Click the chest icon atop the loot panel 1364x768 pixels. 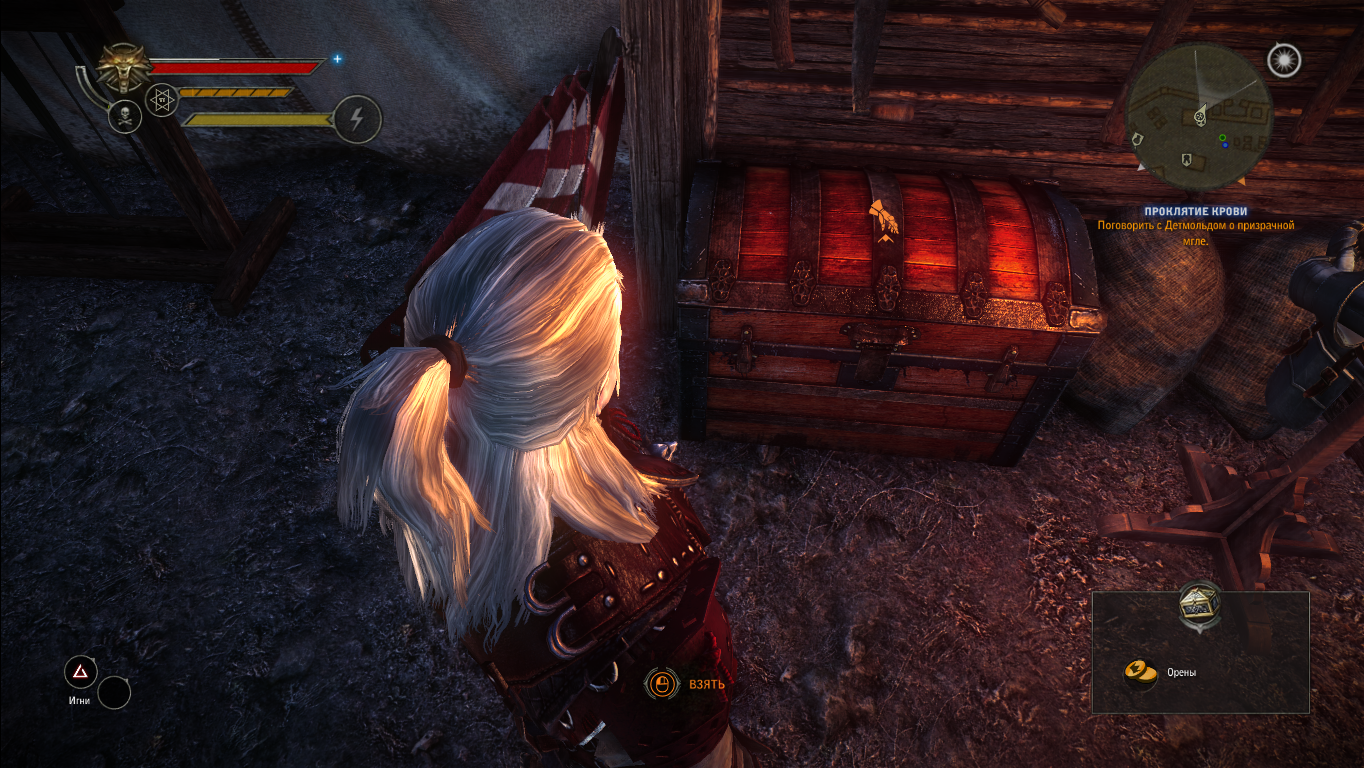tap(1199, 604)
